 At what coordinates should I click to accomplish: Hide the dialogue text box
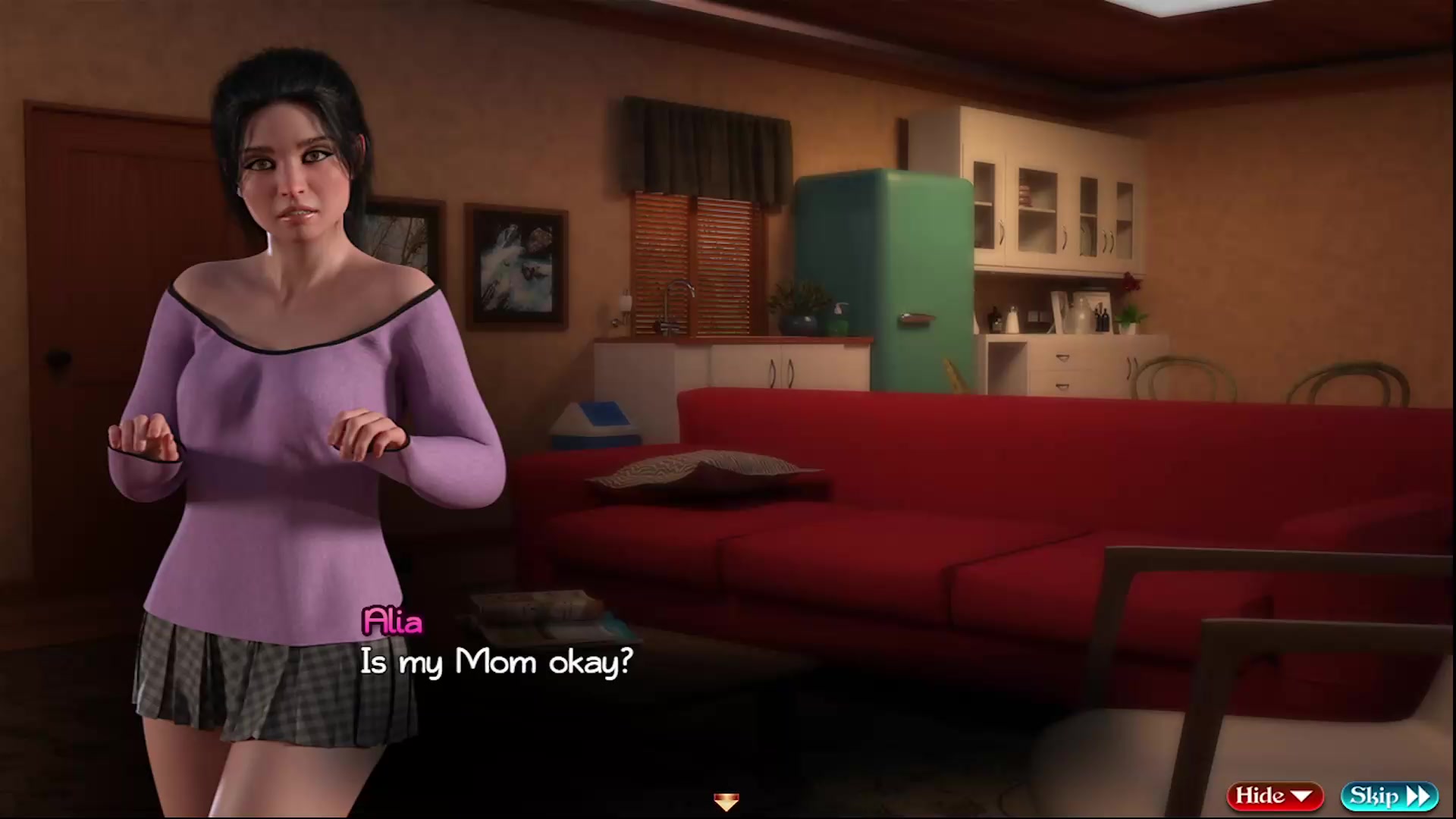coord(1274,795)
